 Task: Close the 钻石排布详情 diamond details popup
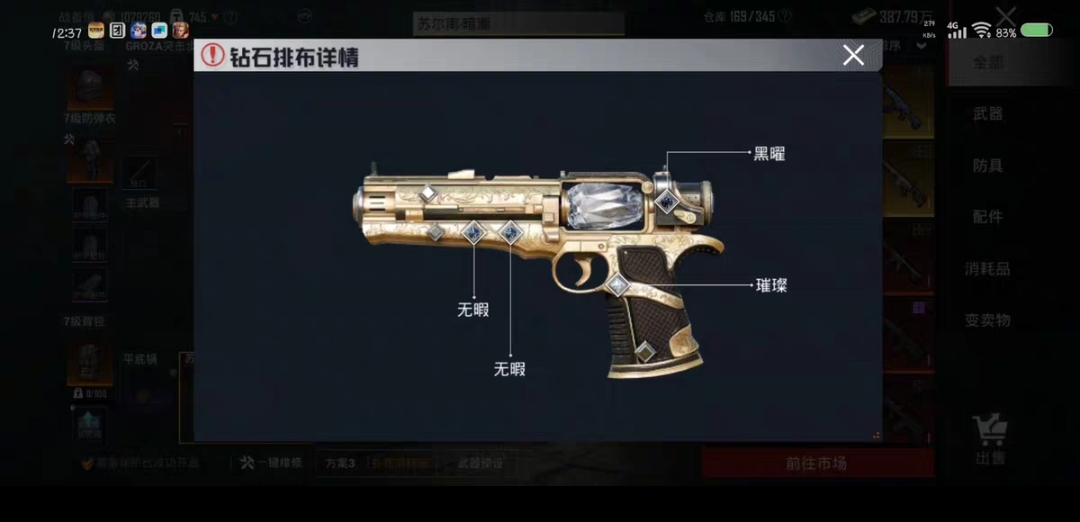click(x=853, y=56)
